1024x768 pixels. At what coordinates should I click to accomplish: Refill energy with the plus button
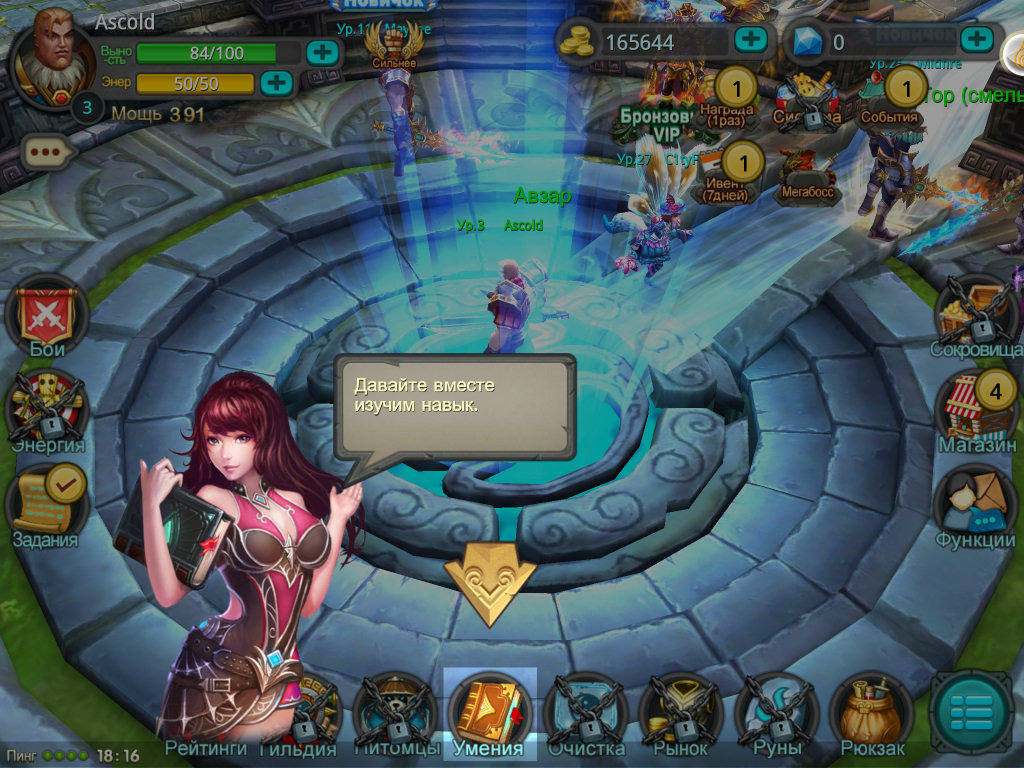point(275,82)
